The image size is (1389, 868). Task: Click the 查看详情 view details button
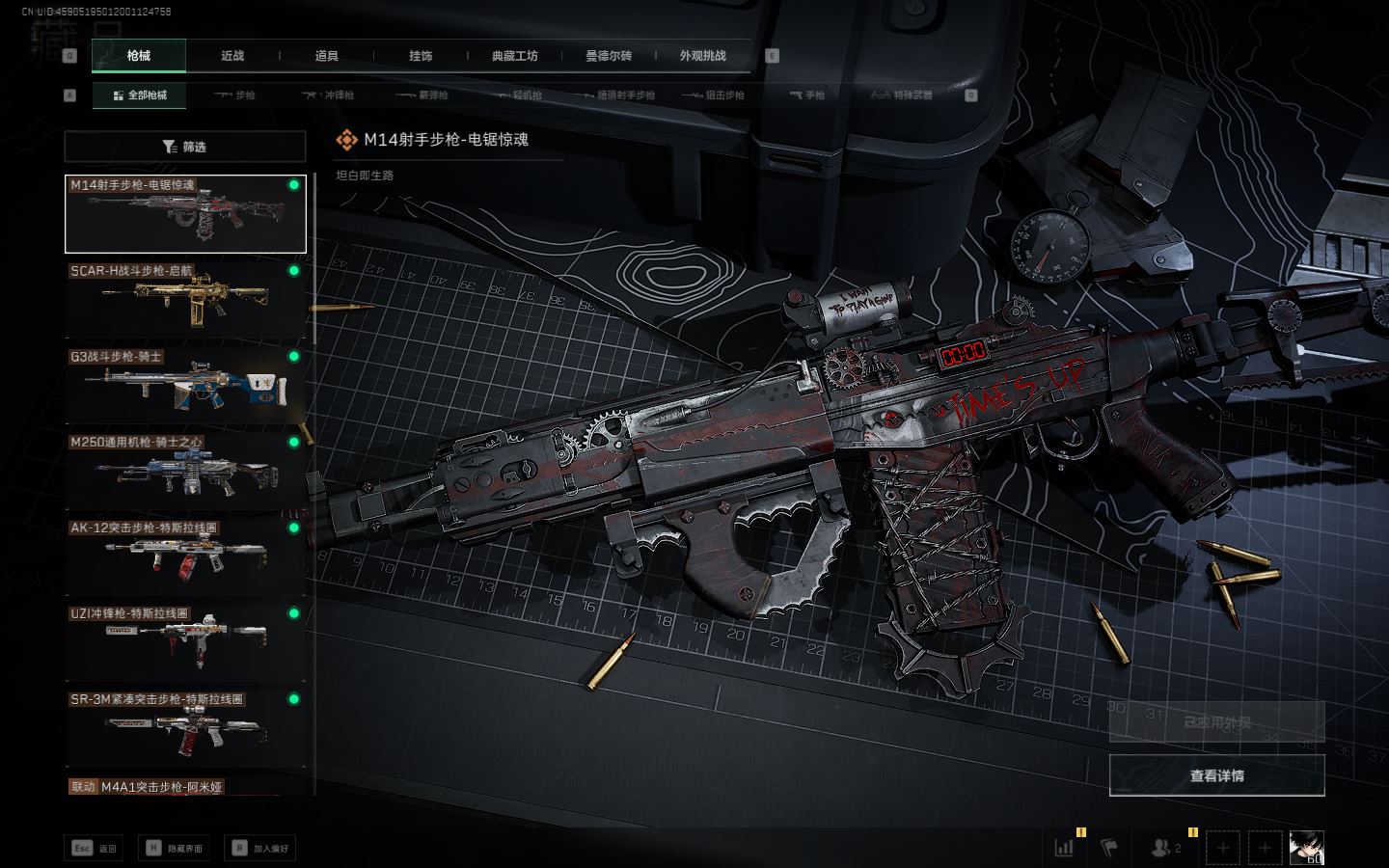[1216, 775]
